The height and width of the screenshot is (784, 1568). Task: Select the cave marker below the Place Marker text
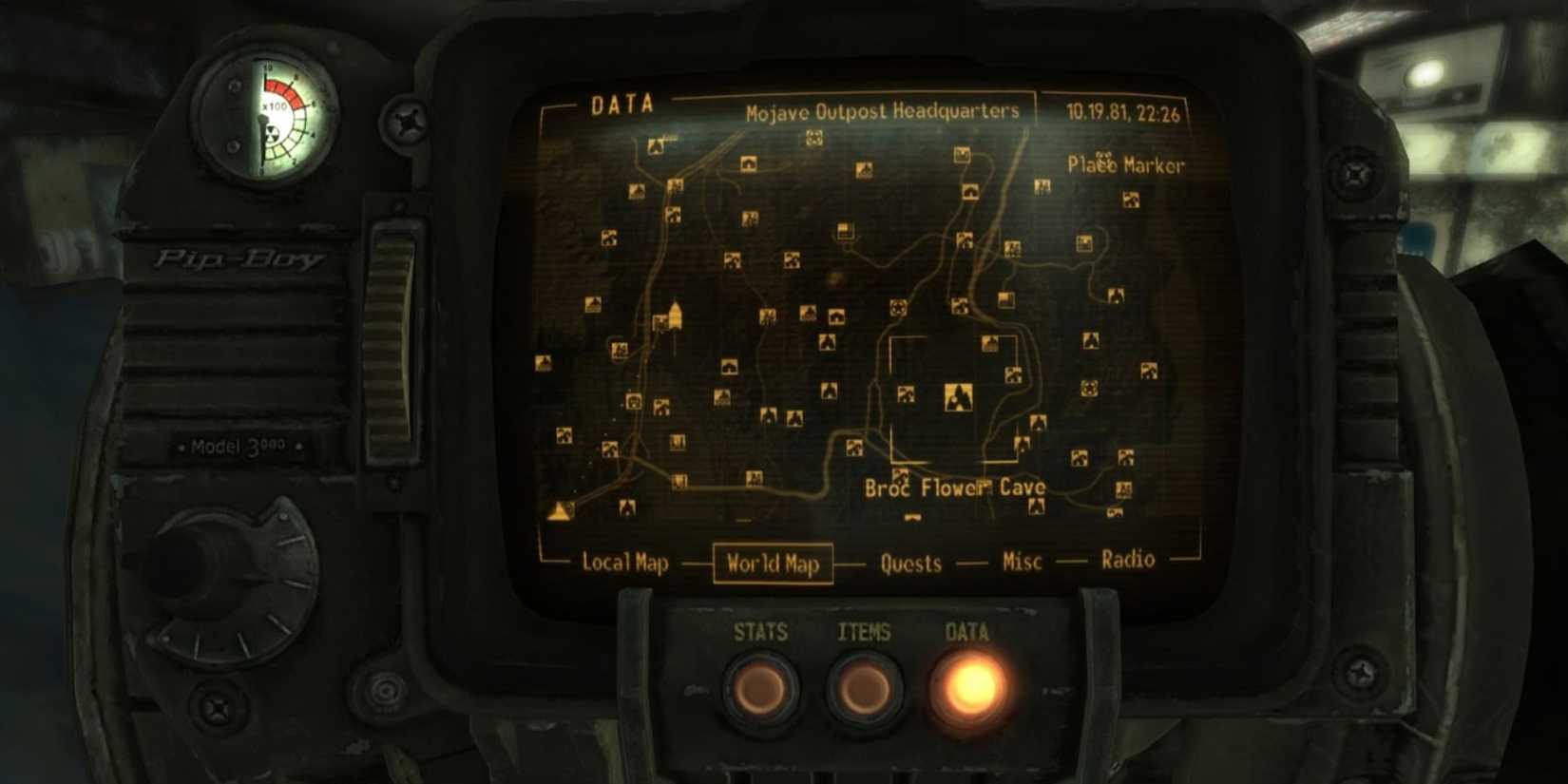1129,196
